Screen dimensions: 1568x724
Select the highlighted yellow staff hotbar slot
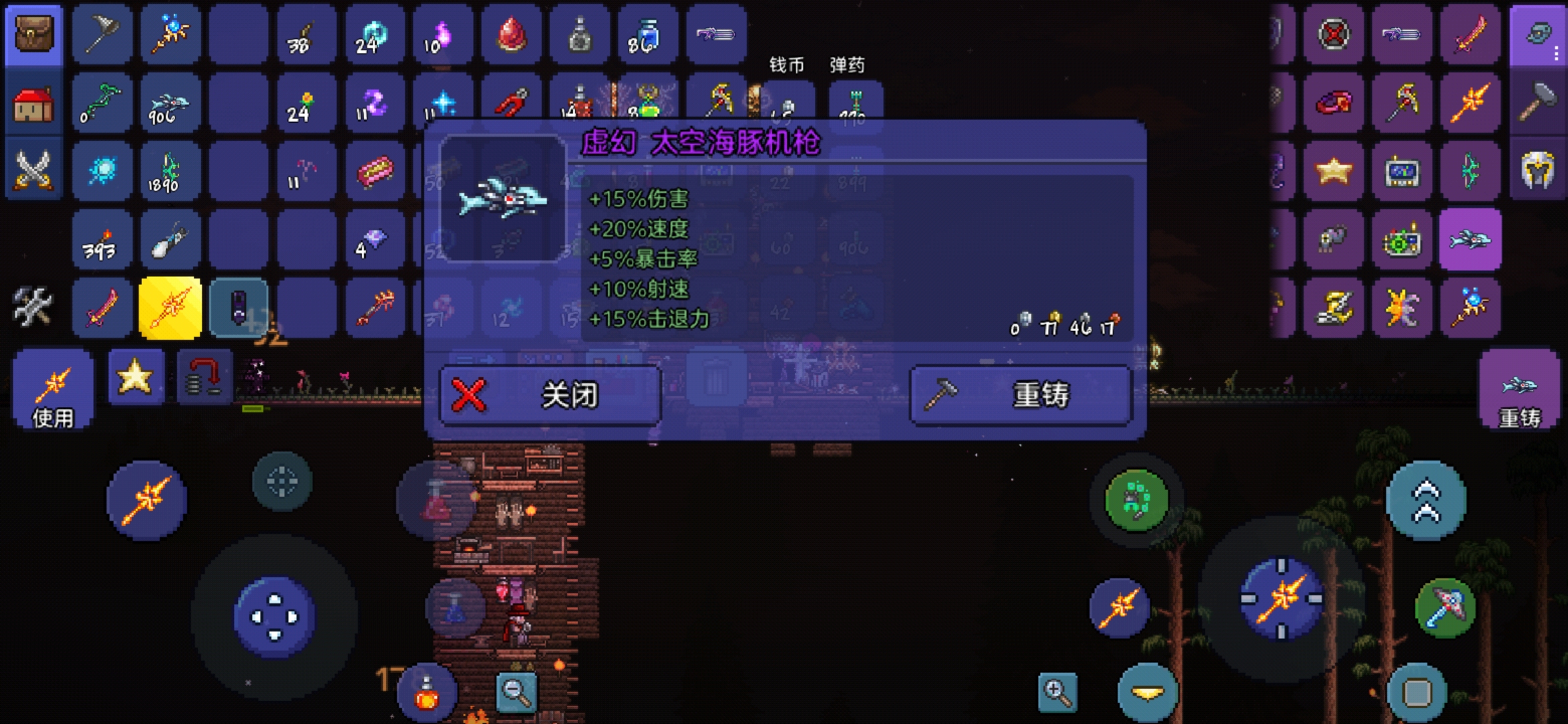170,308
